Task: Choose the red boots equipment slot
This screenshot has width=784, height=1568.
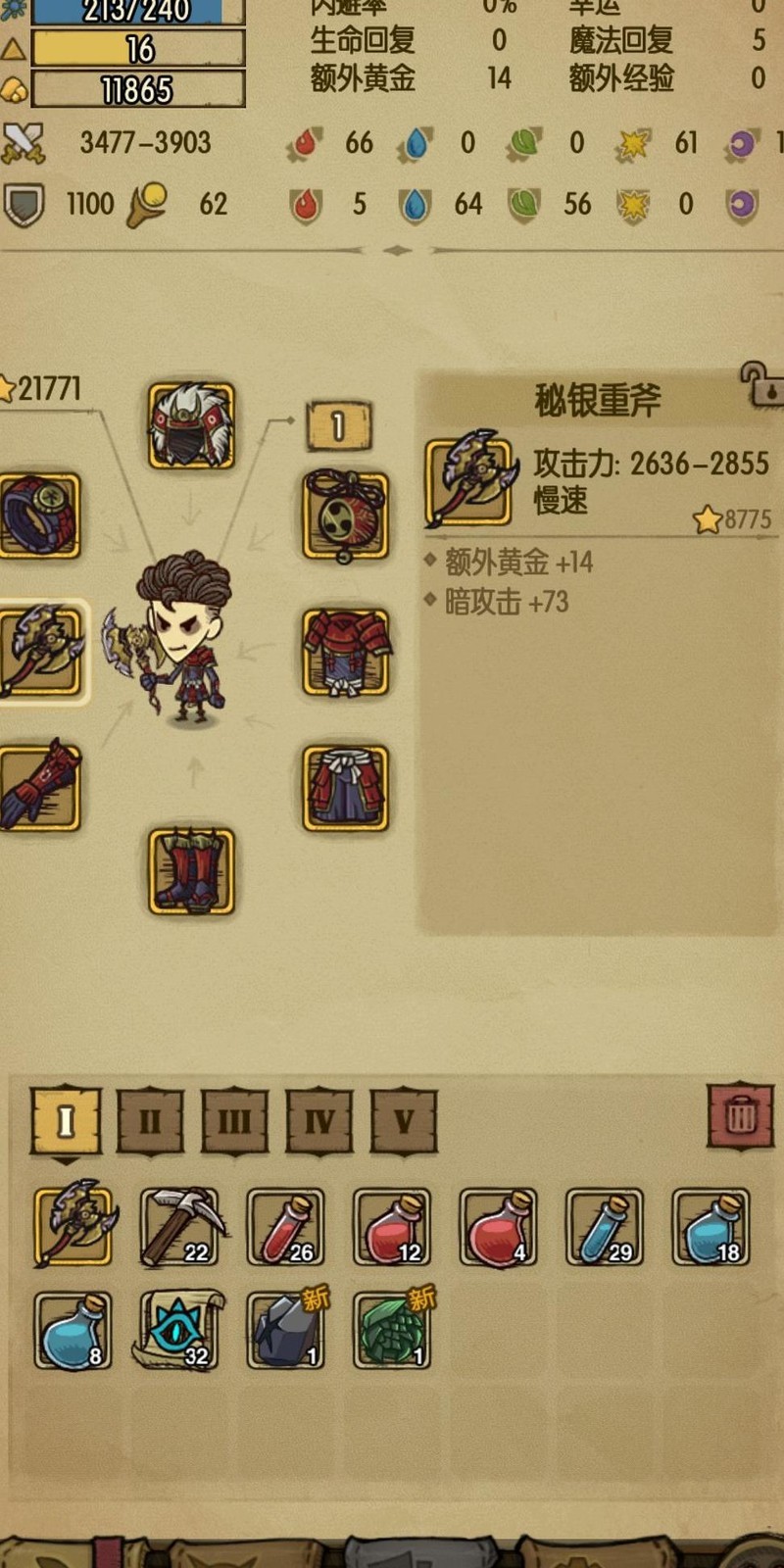Action: (191, 871)
